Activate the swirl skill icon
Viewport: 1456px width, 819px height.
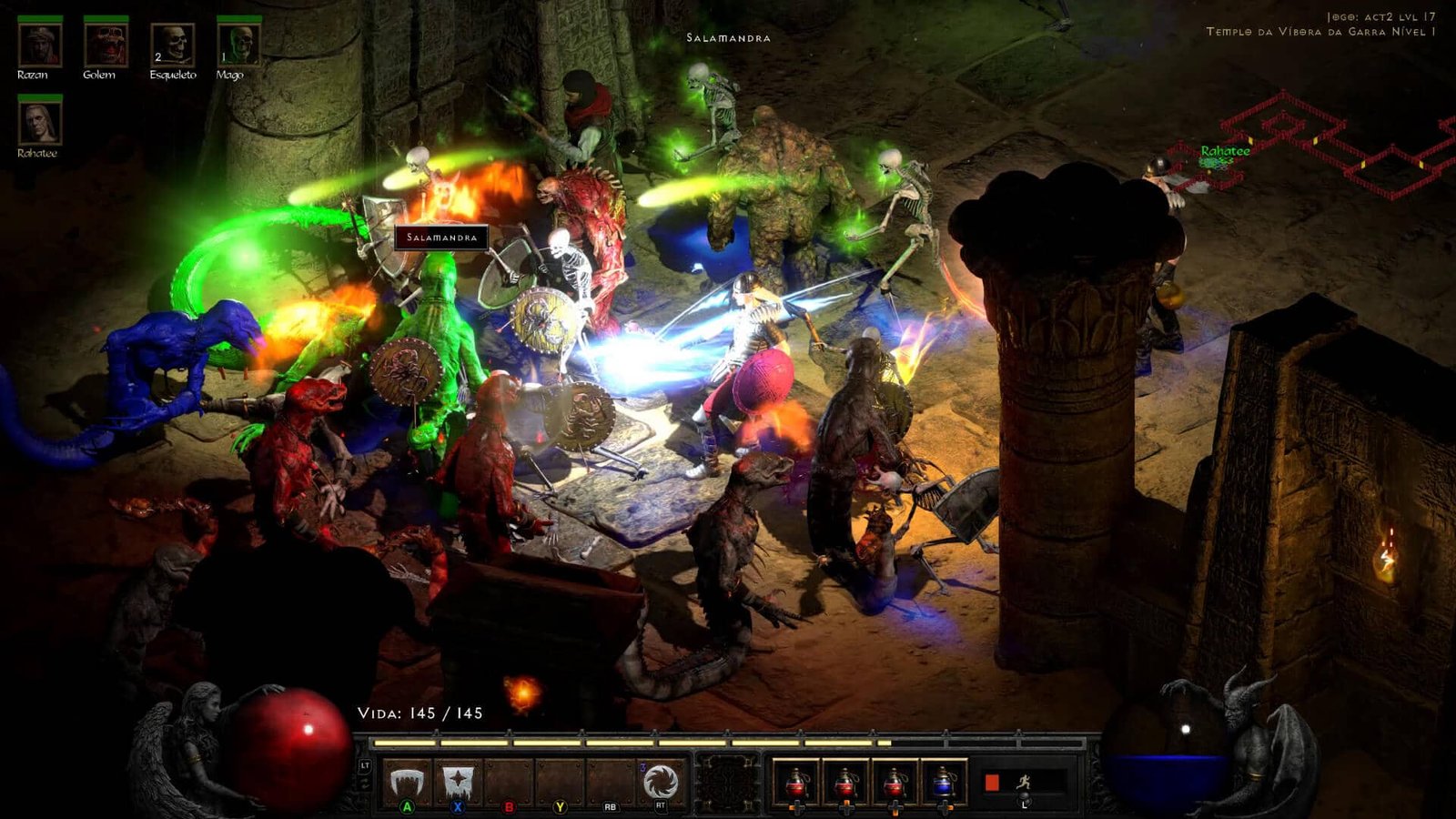point(661,782)
